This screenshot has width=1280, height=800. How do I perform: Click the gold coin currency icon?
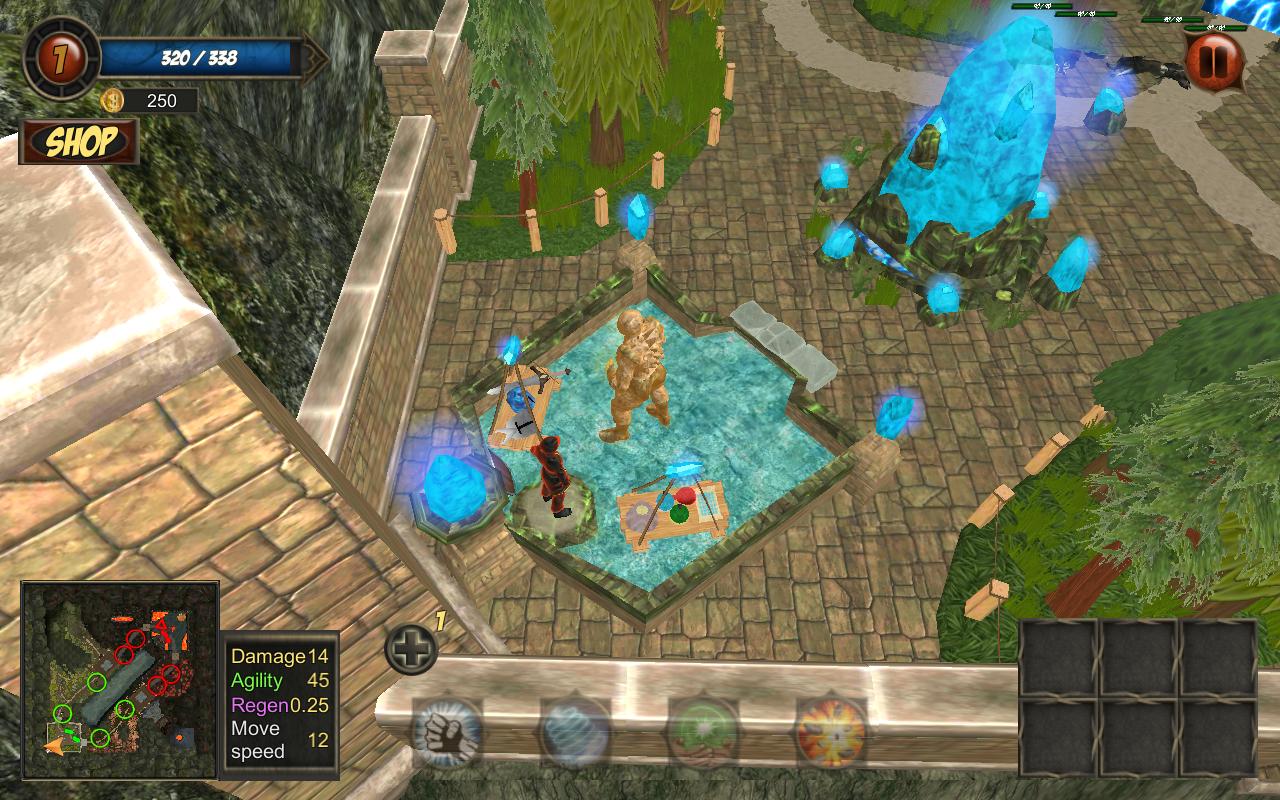[112, 100]
